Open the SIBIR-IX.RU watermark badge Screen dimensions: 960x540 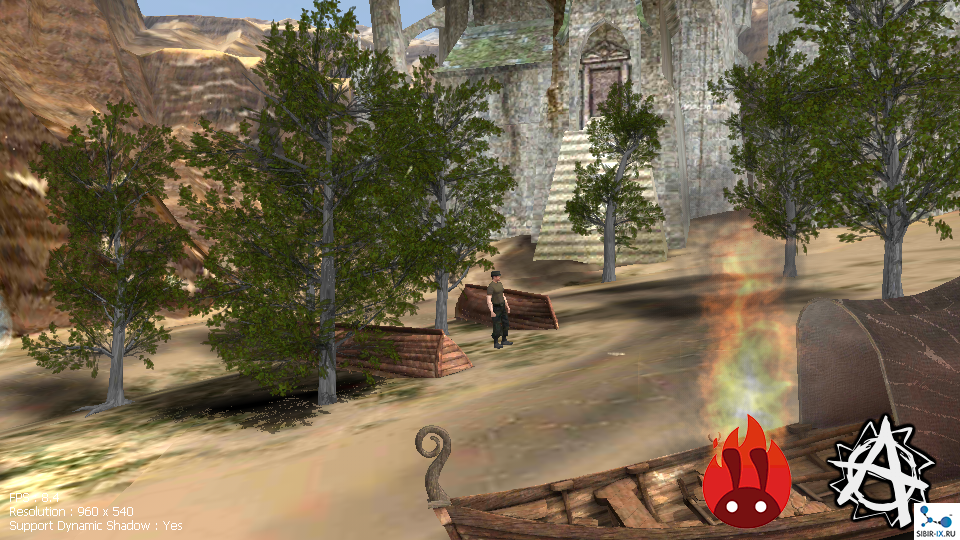[x=936, y=522]
